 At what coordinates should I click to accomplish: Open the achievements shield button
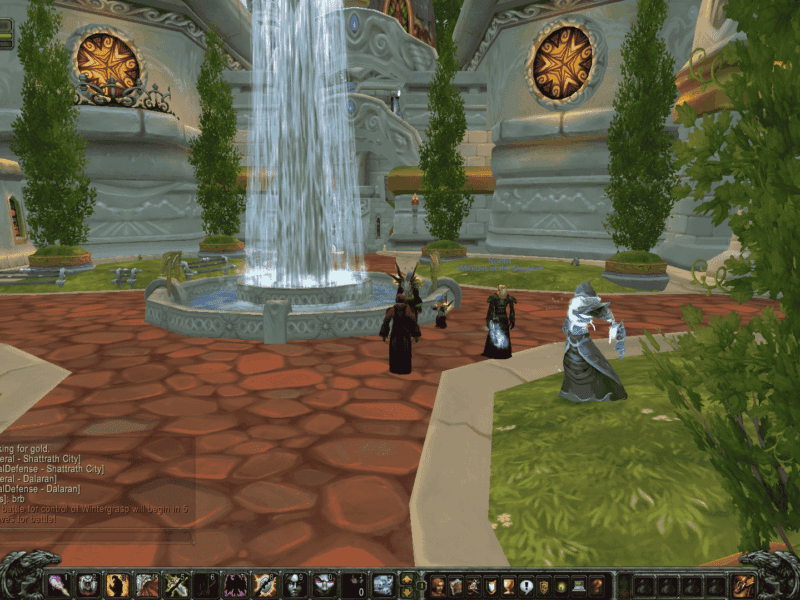pyautogui.click(x=491, y=585)
